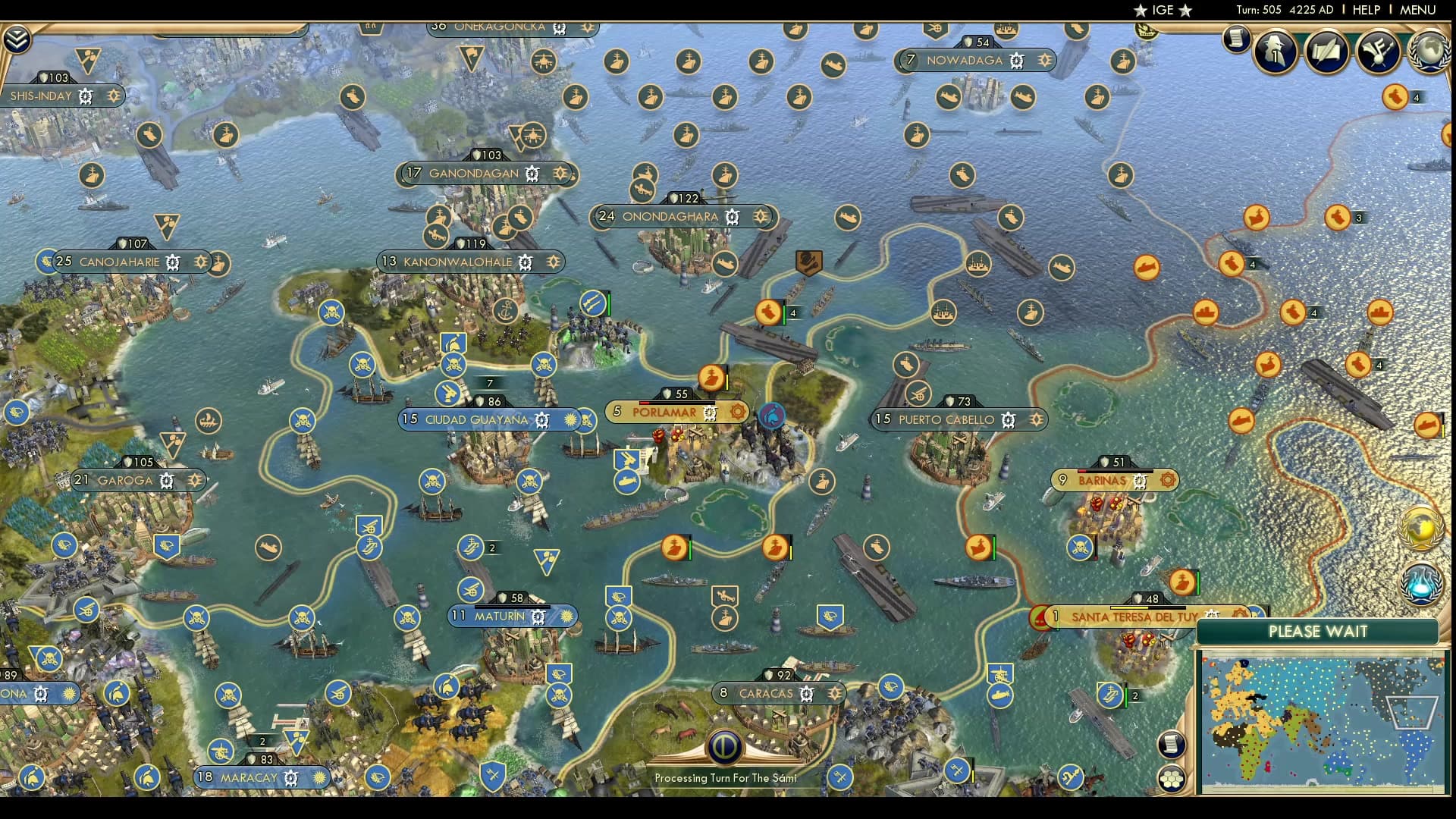This screenshot has height=819, width=1456.
Task: Click the anchor icon near Kanonwalohale
Action: (507, 311)
